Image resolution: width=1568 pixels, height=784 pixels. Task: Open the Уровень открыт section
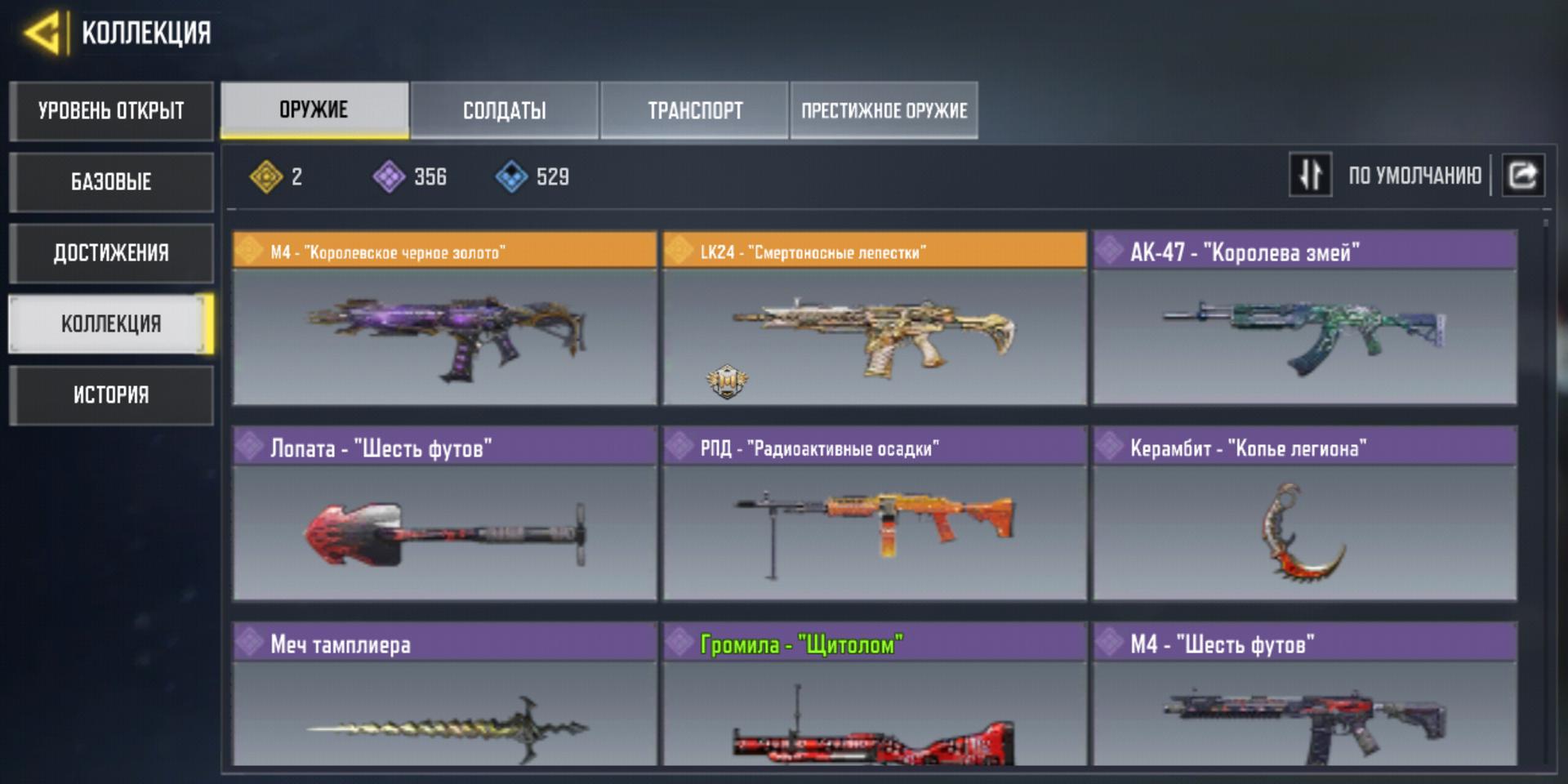point(111,111)
